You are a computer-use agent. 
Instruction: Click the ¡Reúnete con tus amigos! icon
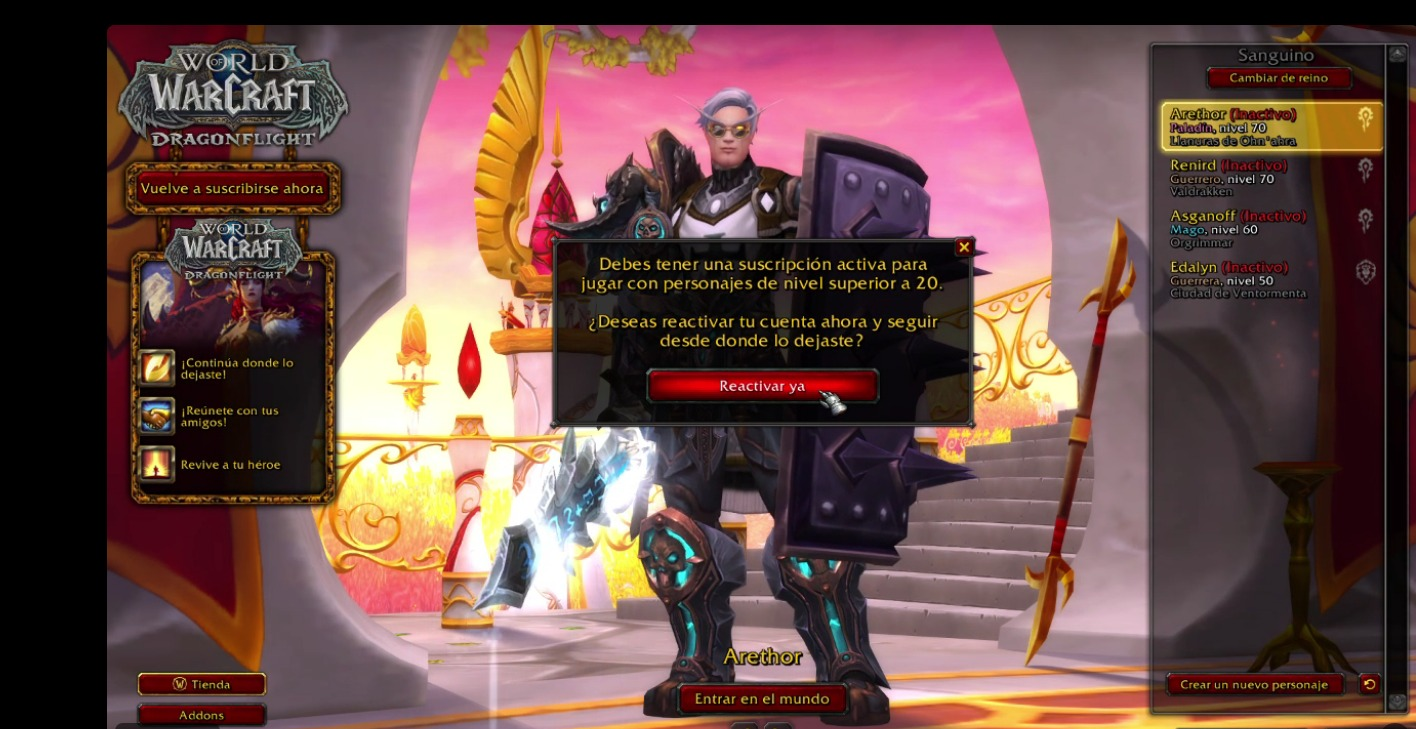[158, 416]
